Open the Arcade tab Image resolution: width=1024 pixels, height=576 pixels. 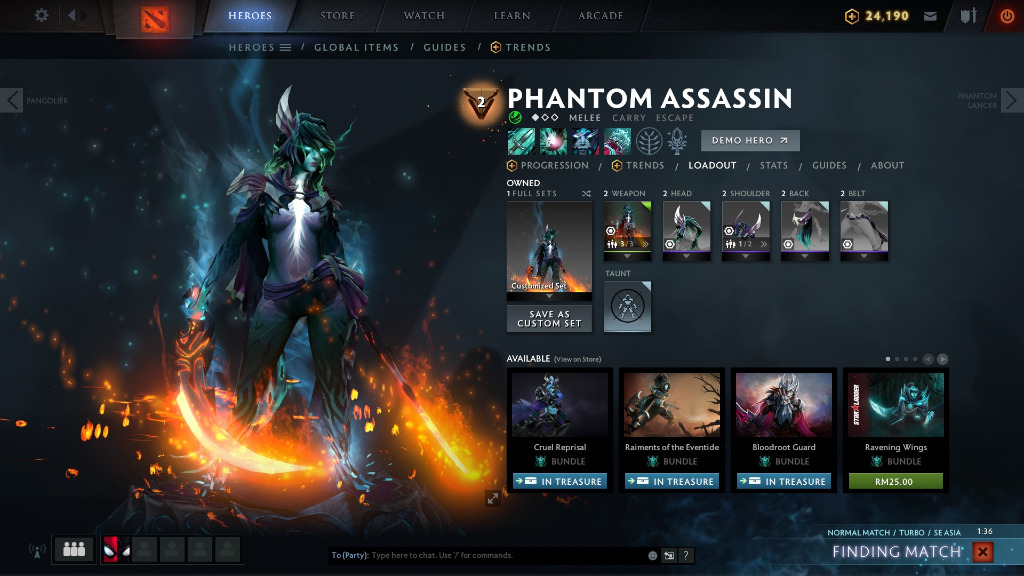[x=600, y=16]
